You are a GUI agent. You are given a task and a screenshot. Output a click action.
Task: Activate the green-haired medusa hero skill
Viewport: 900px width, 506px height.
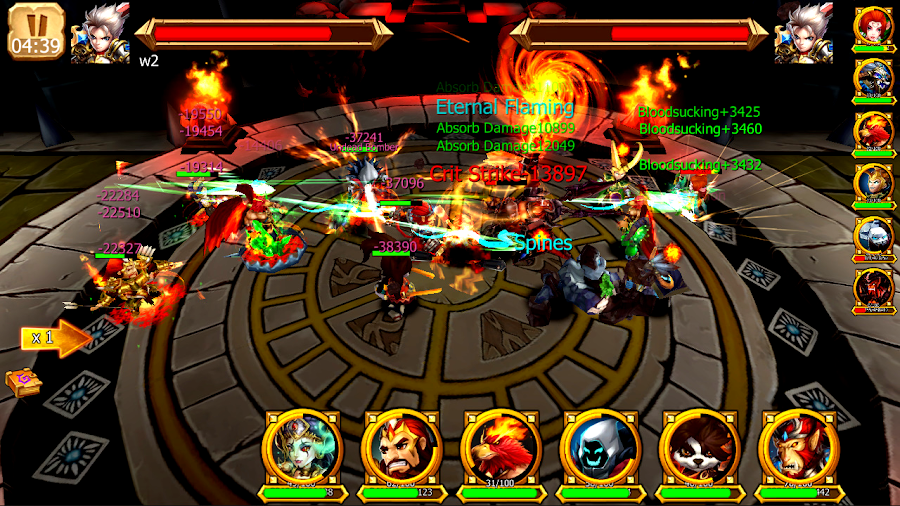(302, 446)
